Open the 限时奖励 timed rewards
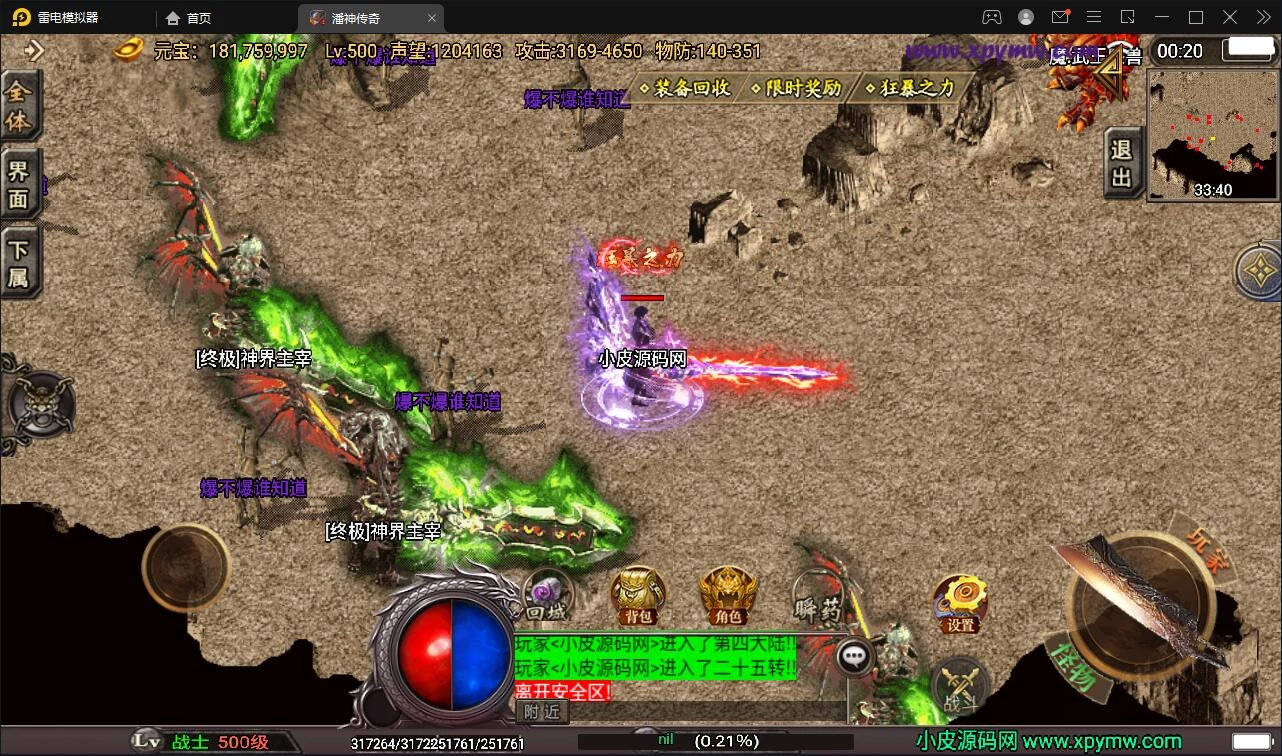 click(x=797, y=88)
